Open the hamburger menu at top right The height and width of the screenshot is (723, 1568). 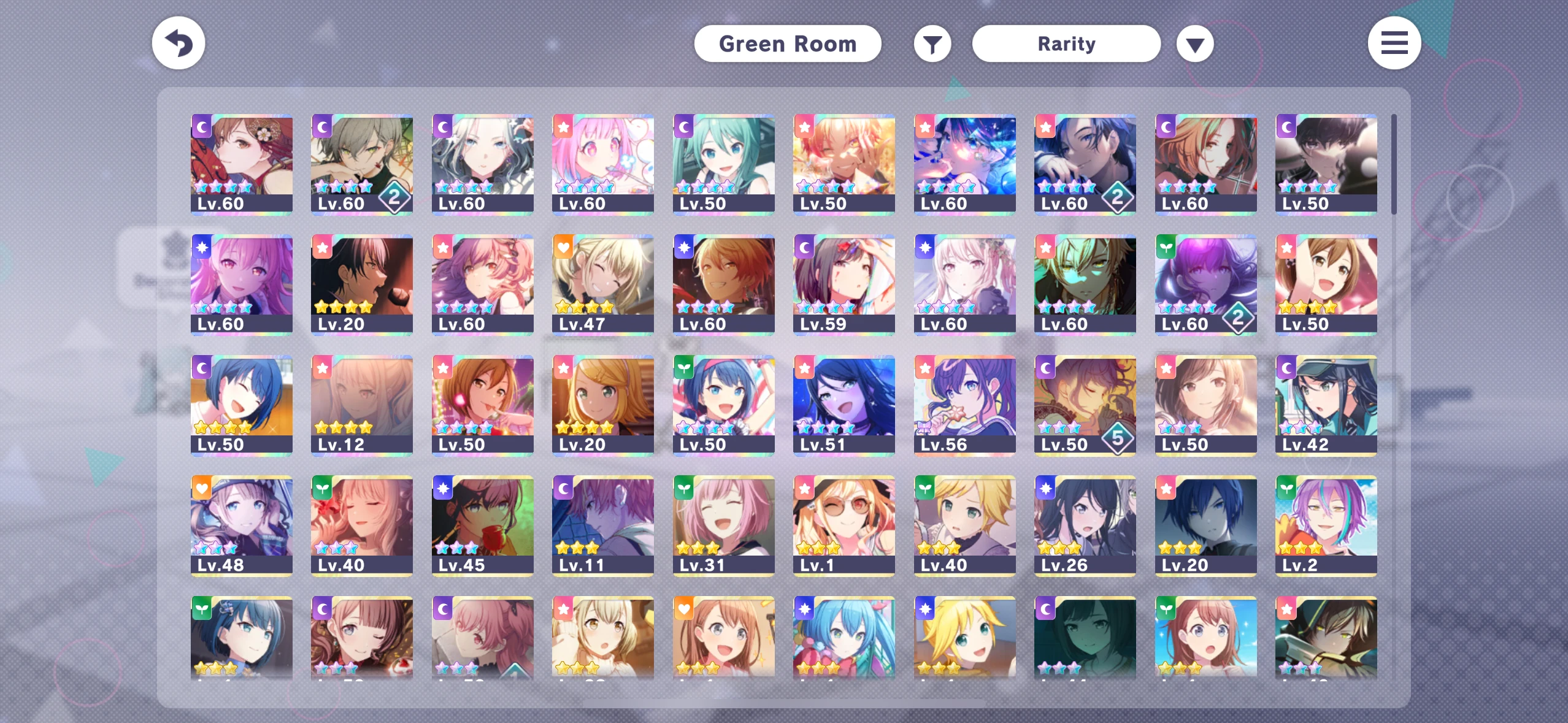click(x=1395, y=43)
